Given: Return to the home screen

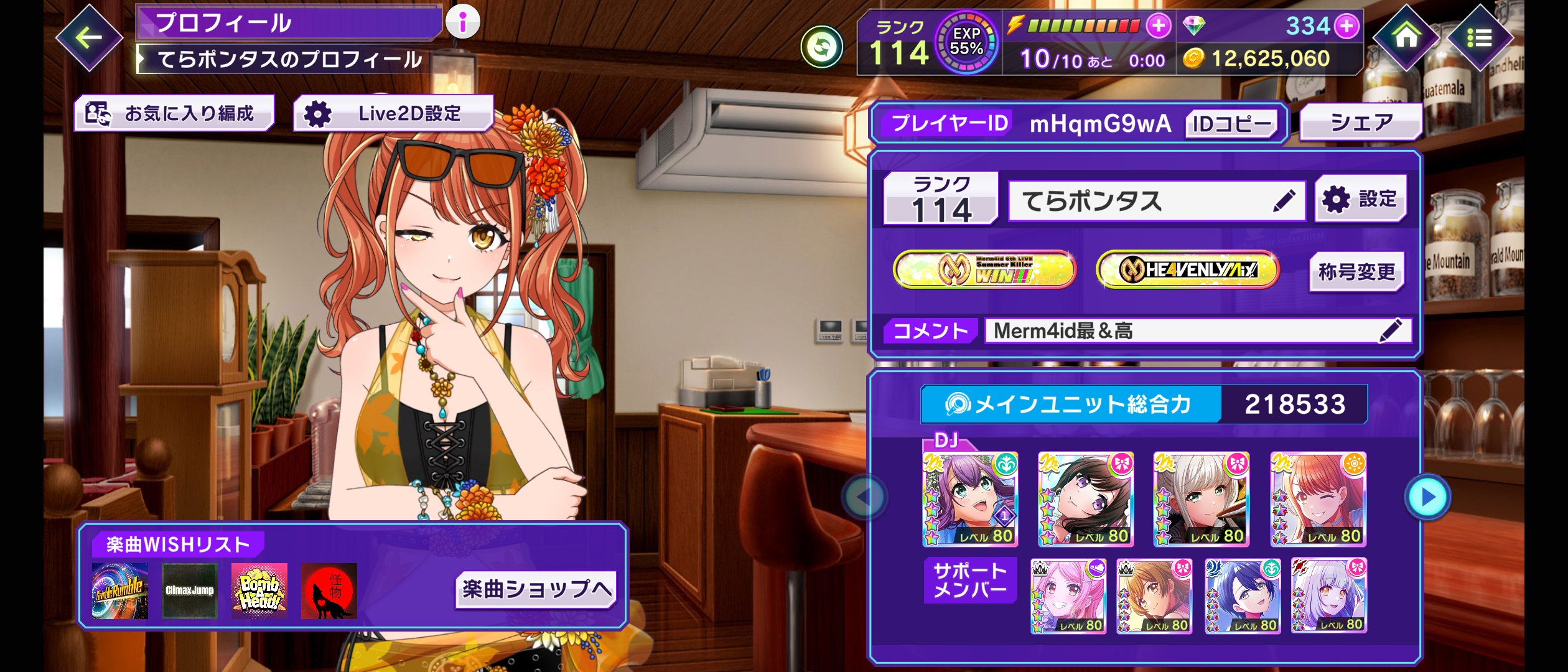Looking at the screenshot, I should 1406,37.
